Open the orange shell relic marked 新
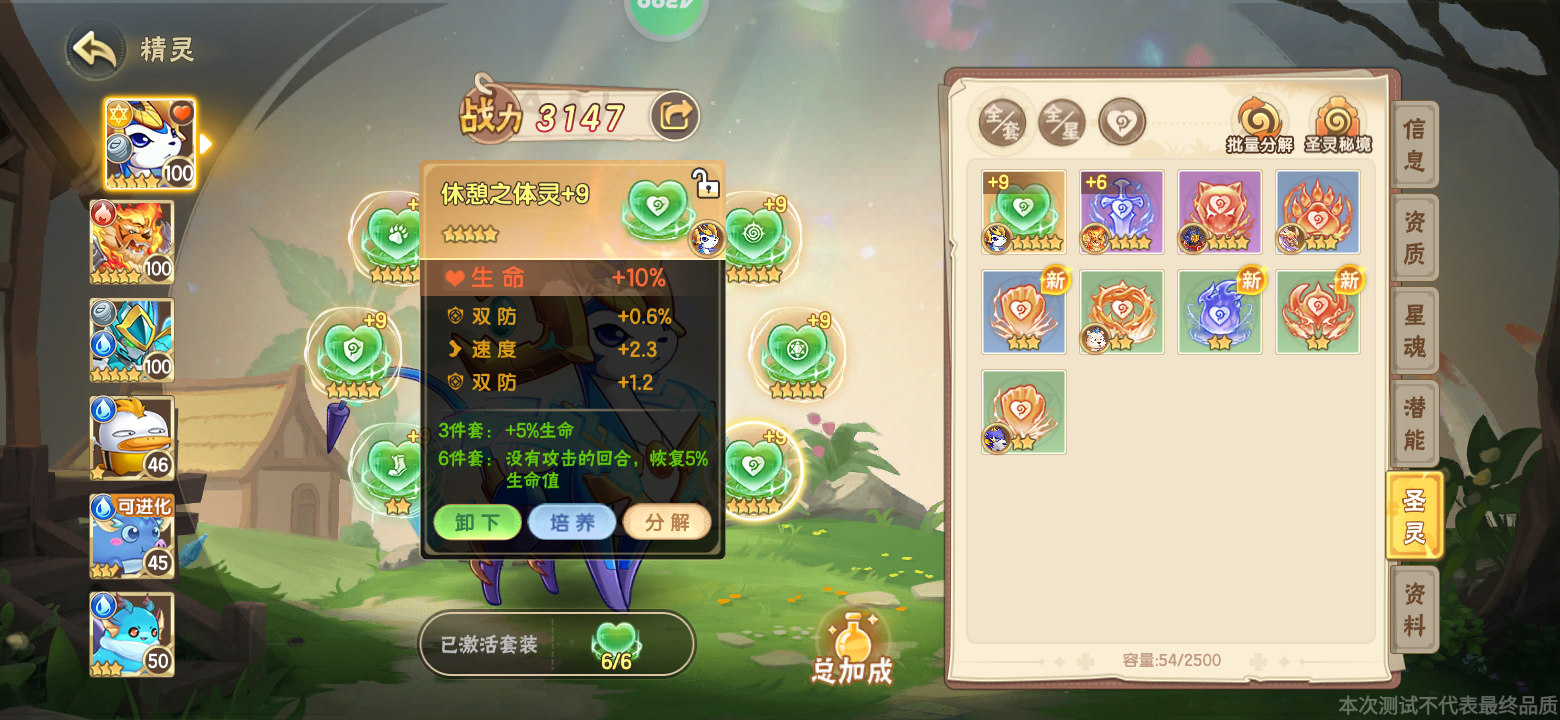The image size is (1560, 720). coord(1023,311)
